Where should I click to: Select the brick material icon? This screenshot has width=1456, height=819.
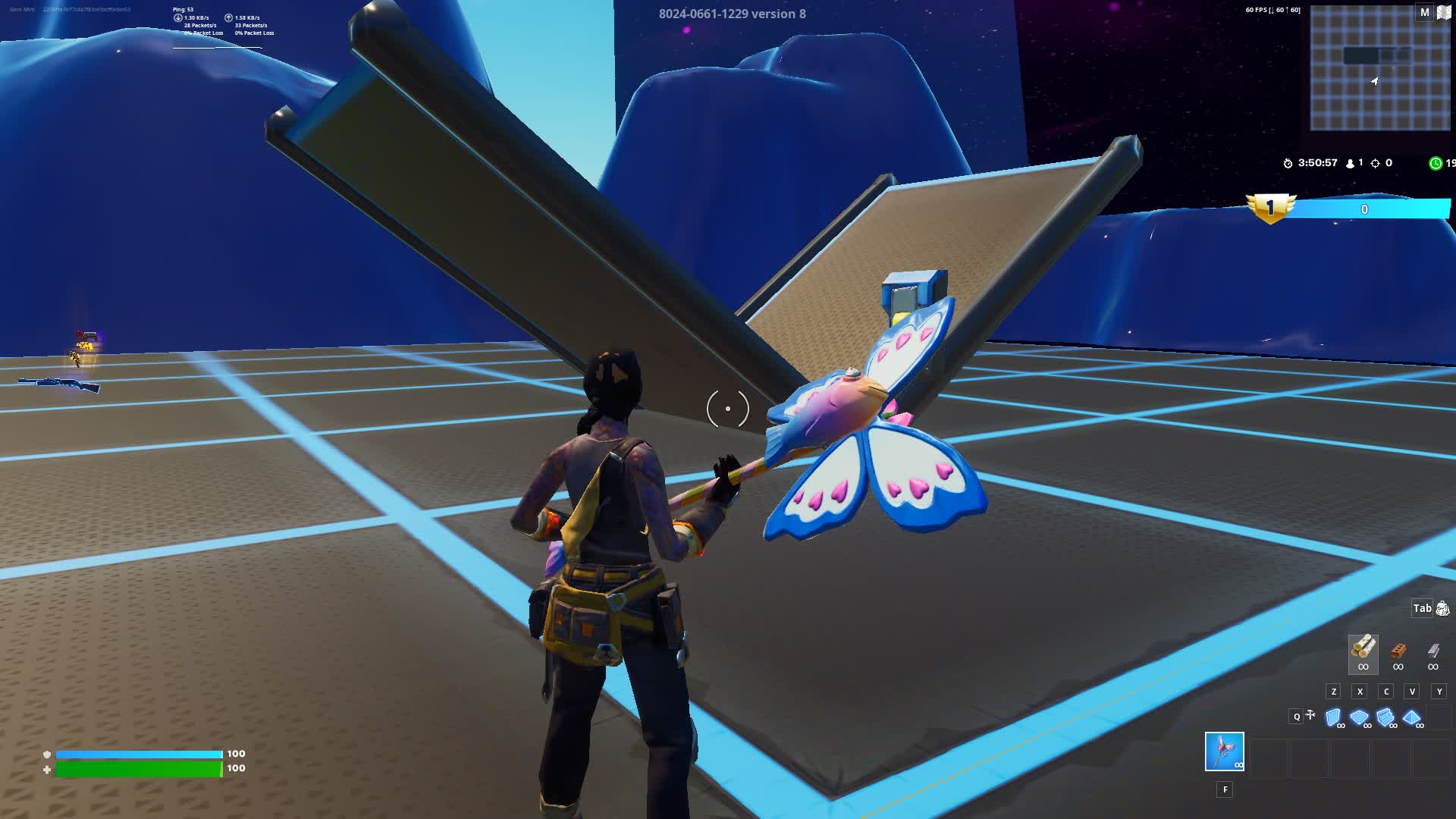[1398, 649]
